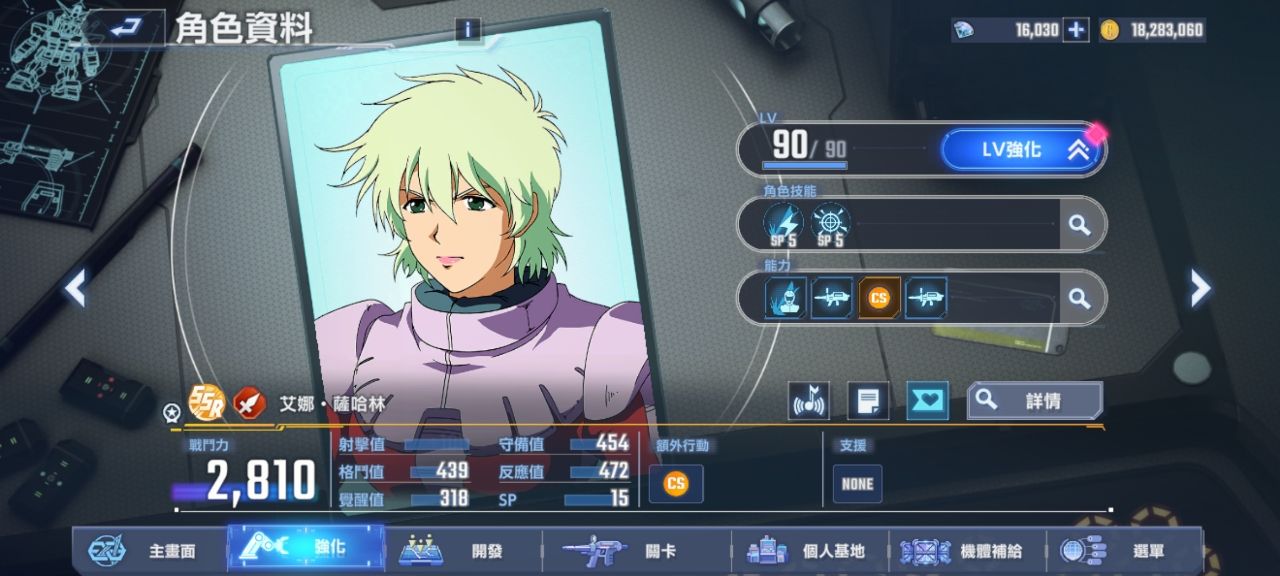The height and width of the screenshot is (576, 1280).
Task: Open the info icon above the portrait
Action: 468,29
